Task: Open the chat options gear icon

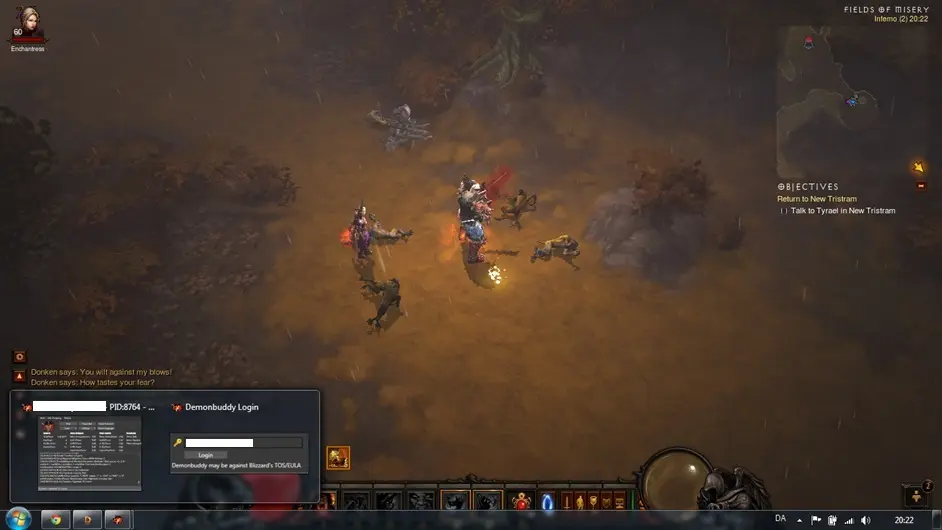Action: [x=19, y=357]
